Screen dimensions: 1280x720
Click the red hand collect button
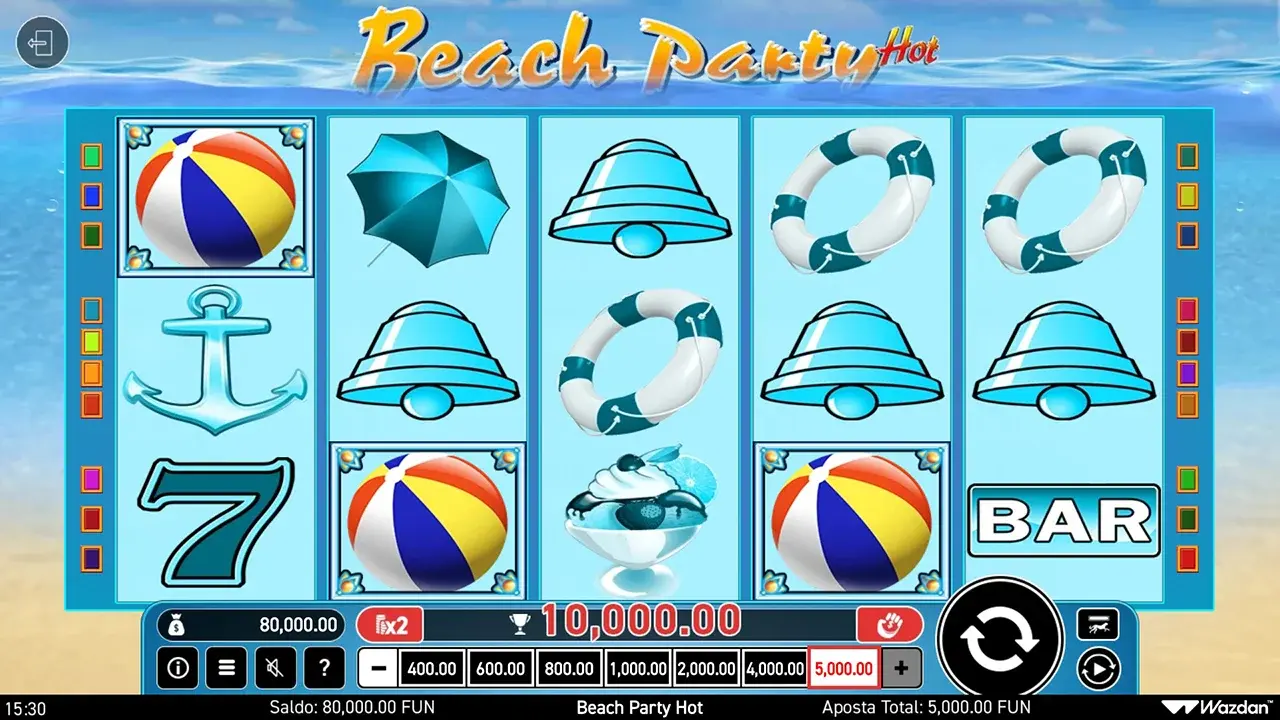tap(889, 626)
